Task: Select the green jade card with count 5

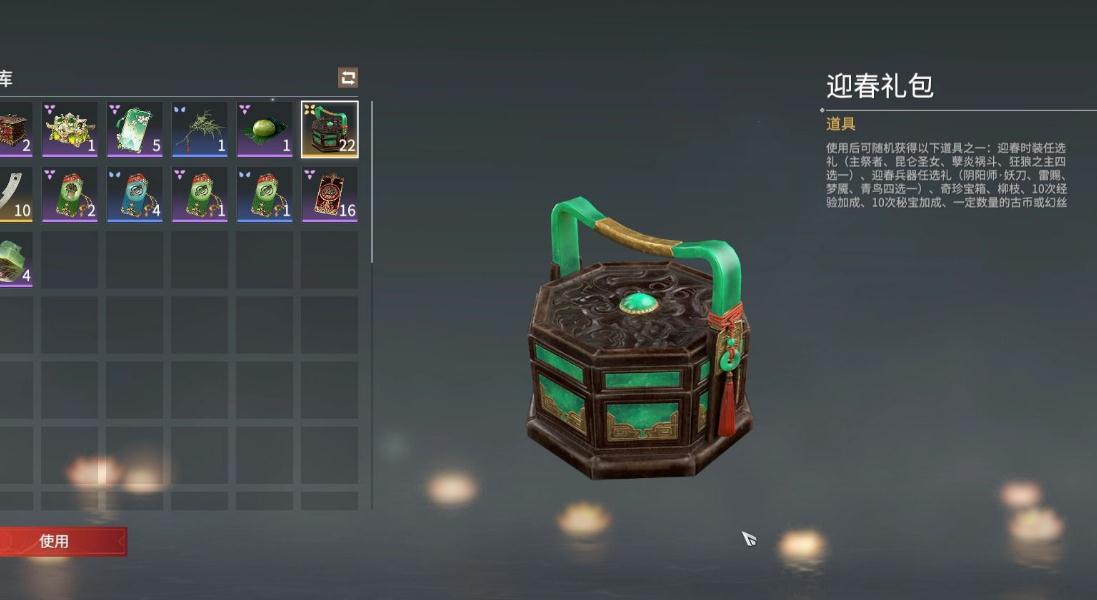Action: (x=135, y=129)
